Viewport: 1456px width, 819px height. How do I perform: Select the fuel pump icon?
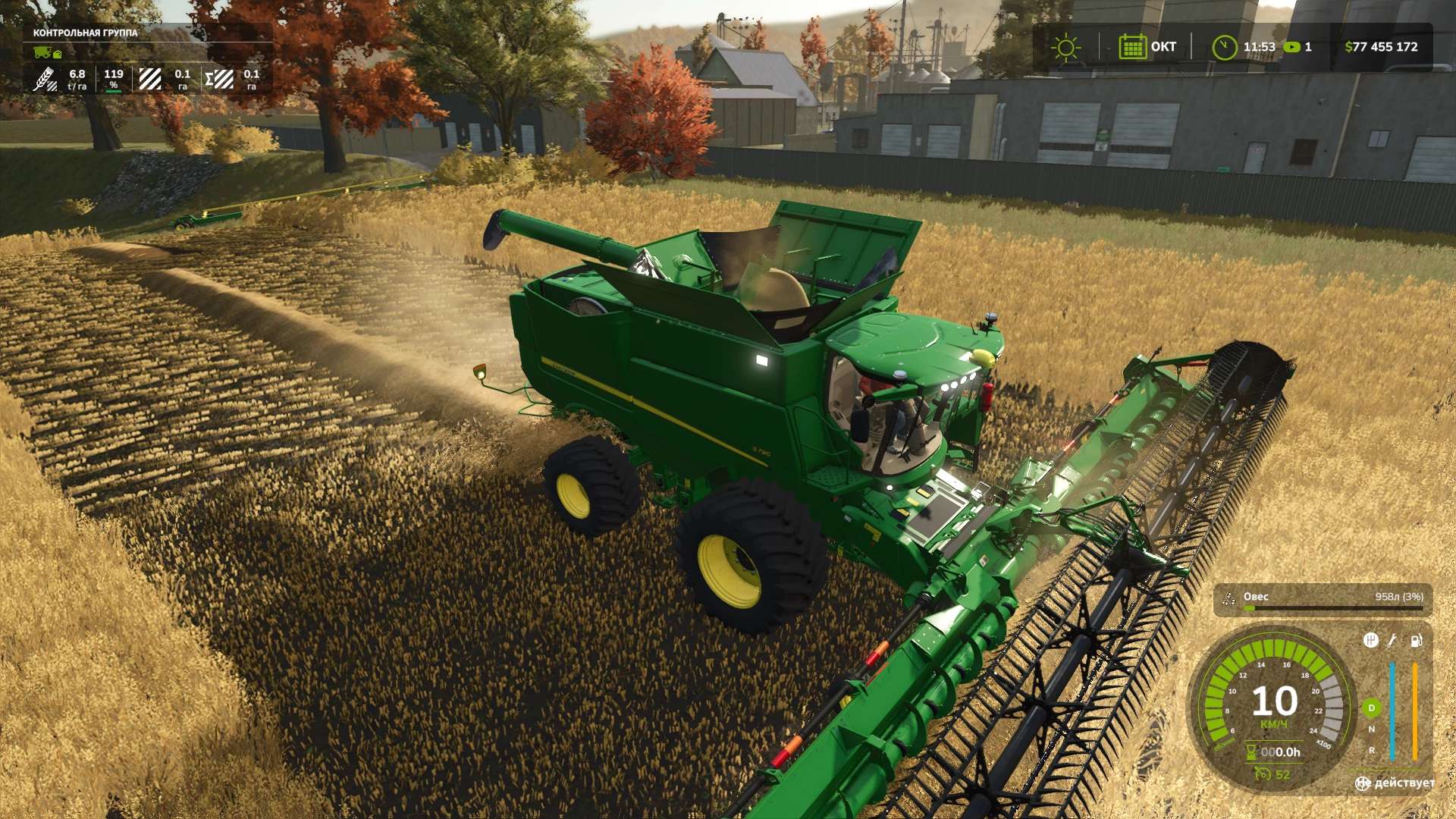[x=1416, y=642]
